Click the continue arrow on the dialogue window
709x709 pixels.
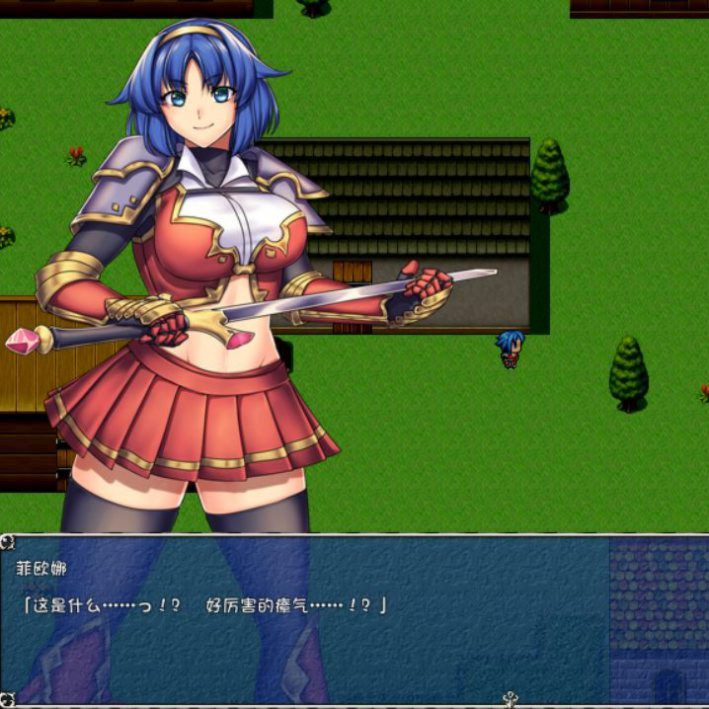tap(511, 698)
